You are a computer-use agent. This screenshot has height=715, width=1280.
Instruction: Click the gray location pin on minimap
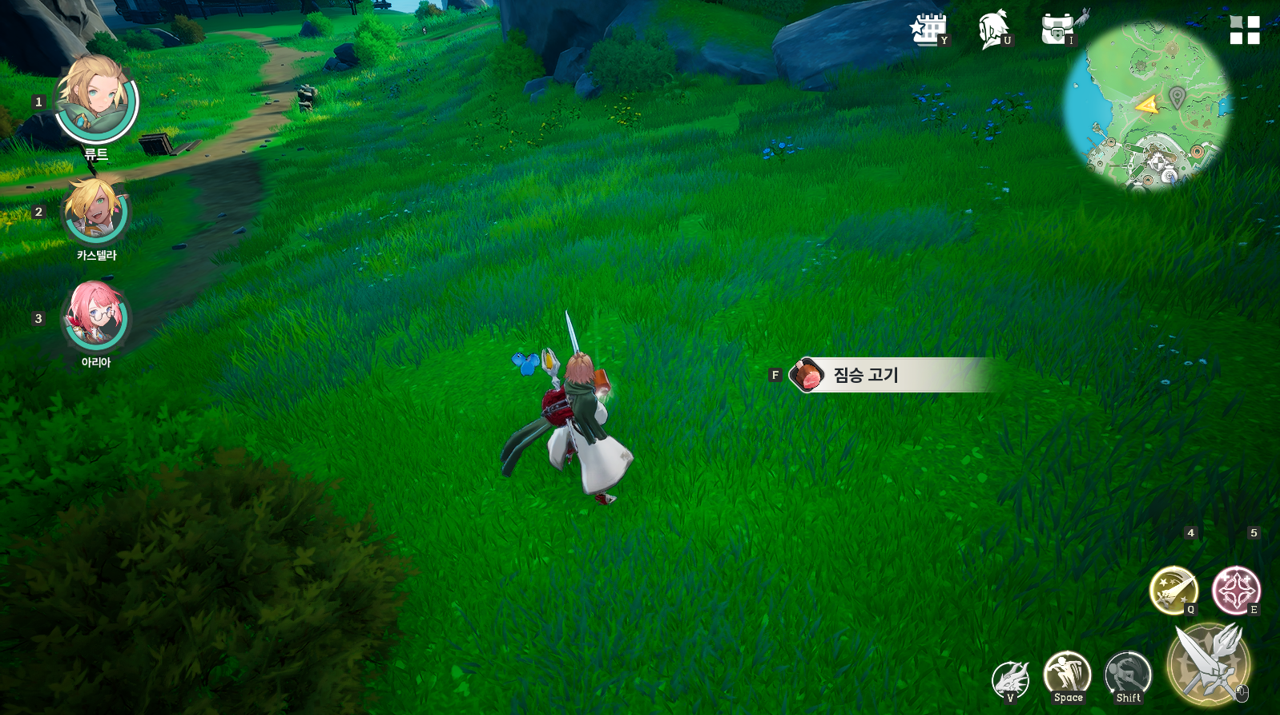tap(1177, 97)
